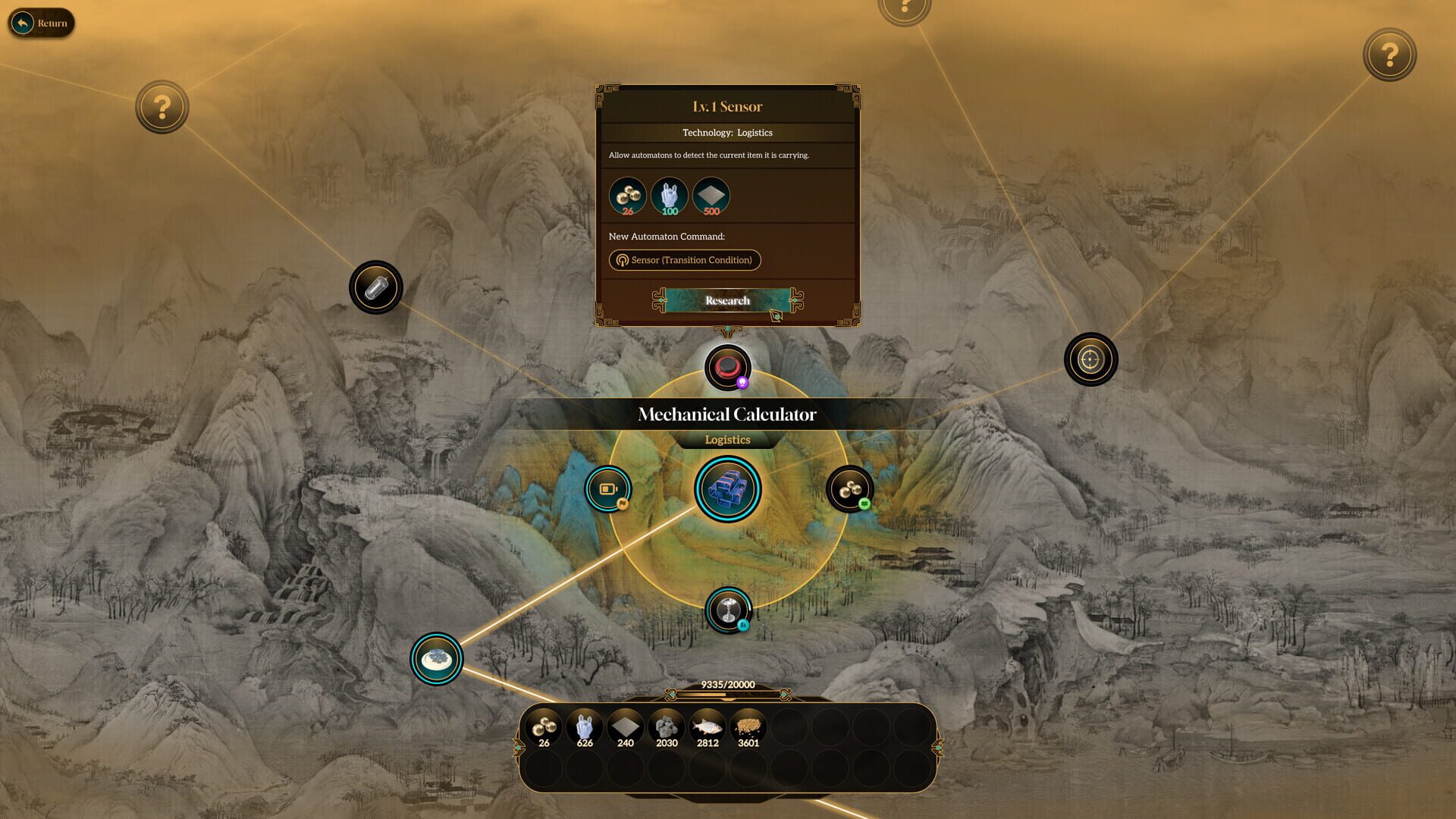This screenshot has height=819, width=1456.
Task: Select the grain inventory slot showing 3601
Action: click(x=748, y=726)
